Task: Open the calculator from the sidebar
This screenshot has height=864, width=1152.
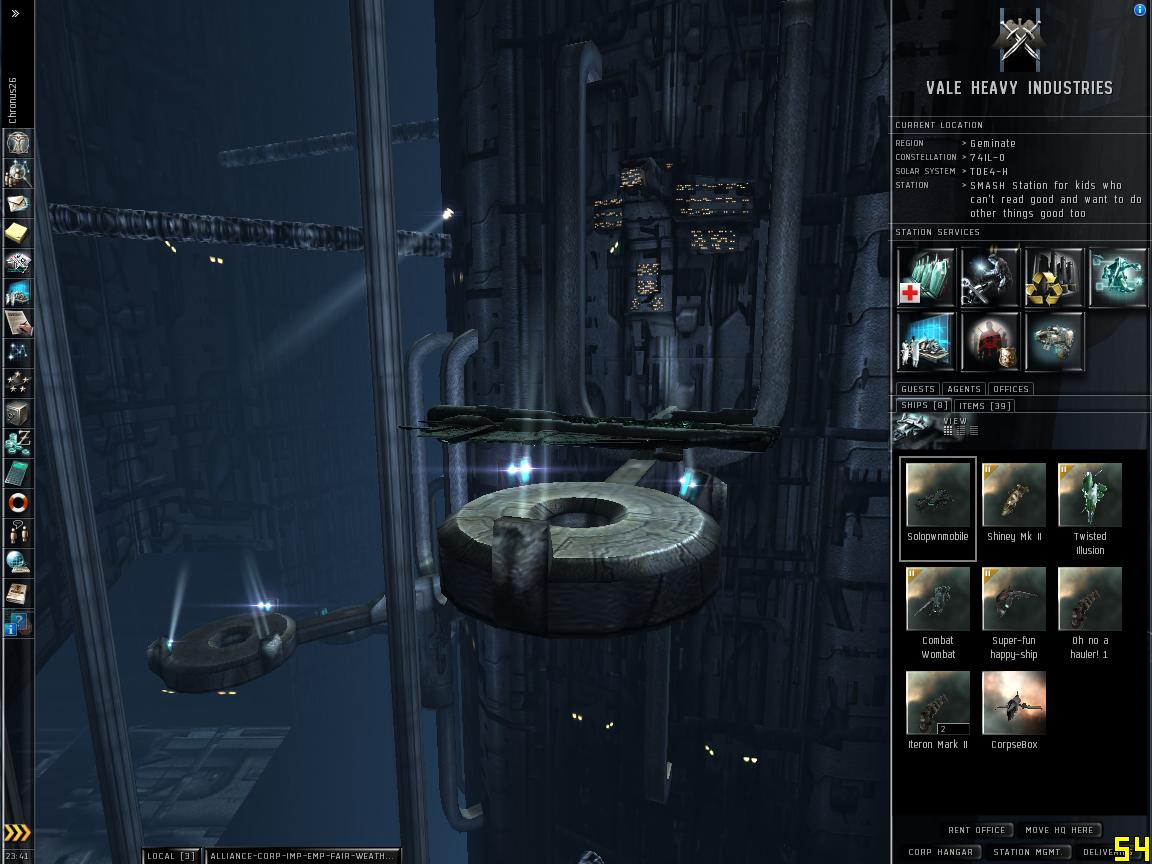Action: (18, 473)
